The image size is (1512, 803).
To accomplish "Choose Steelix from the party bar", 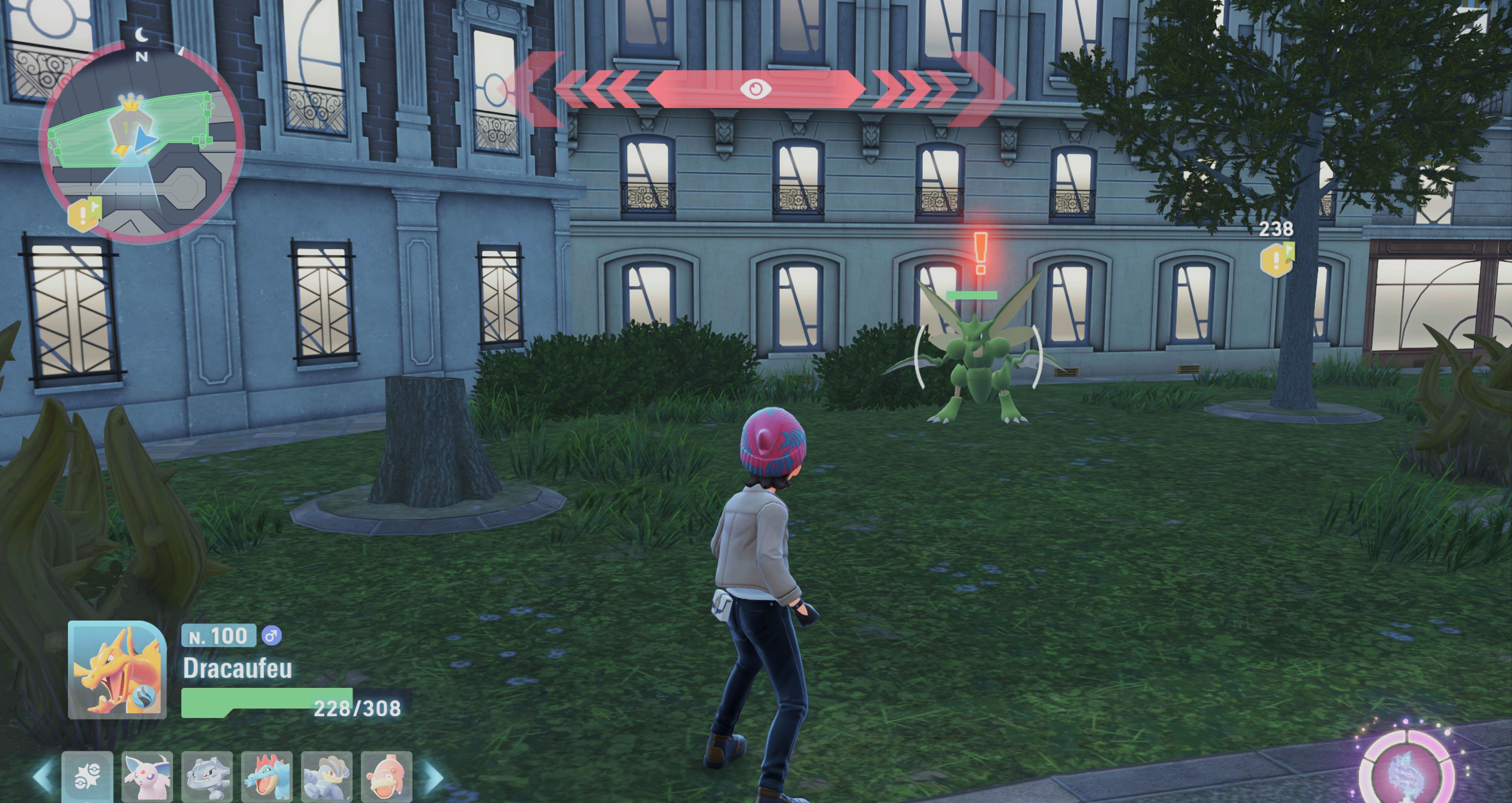I will (207, 776).
